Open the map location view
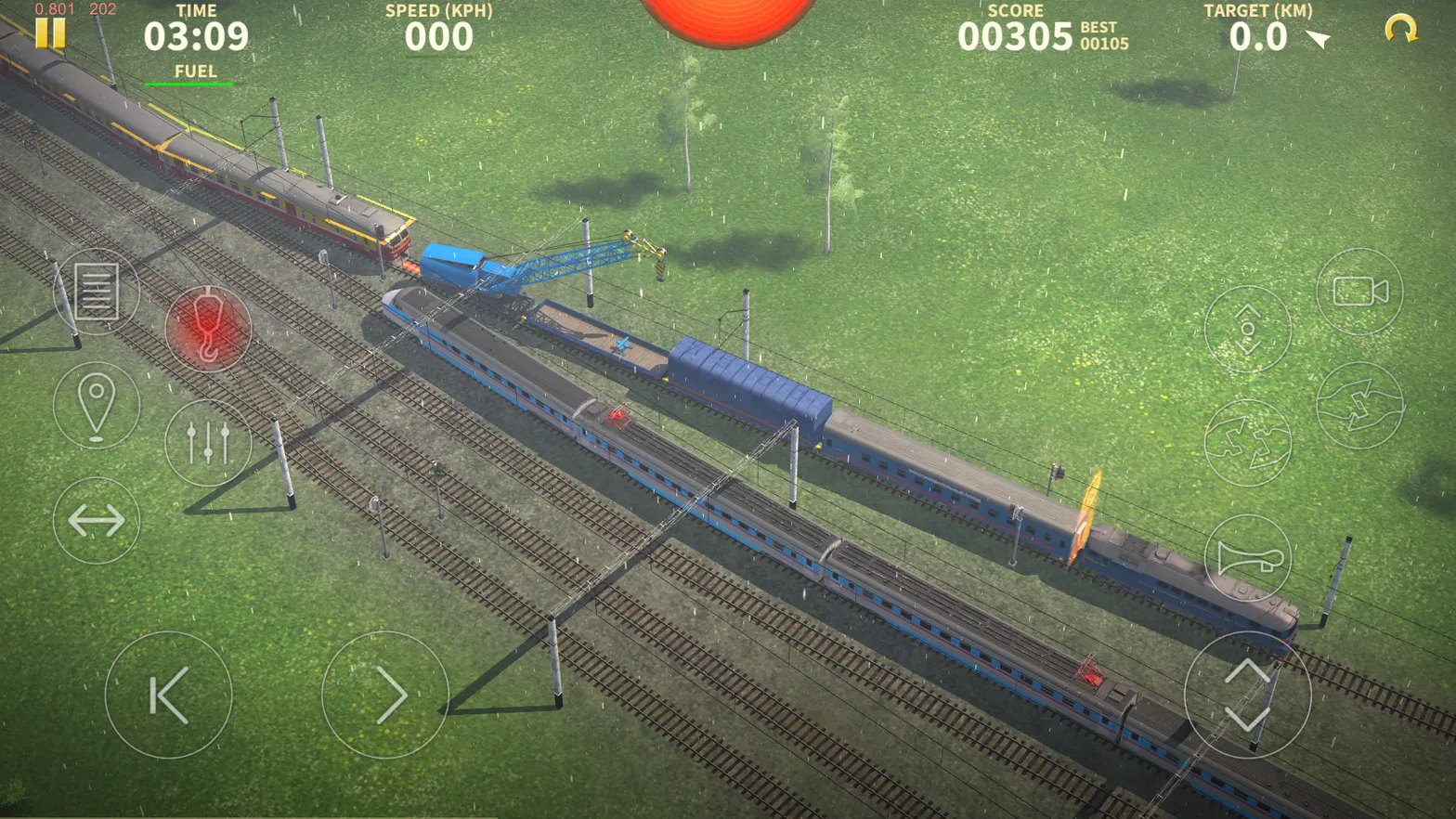1456x819 pixels. point(97,405)
